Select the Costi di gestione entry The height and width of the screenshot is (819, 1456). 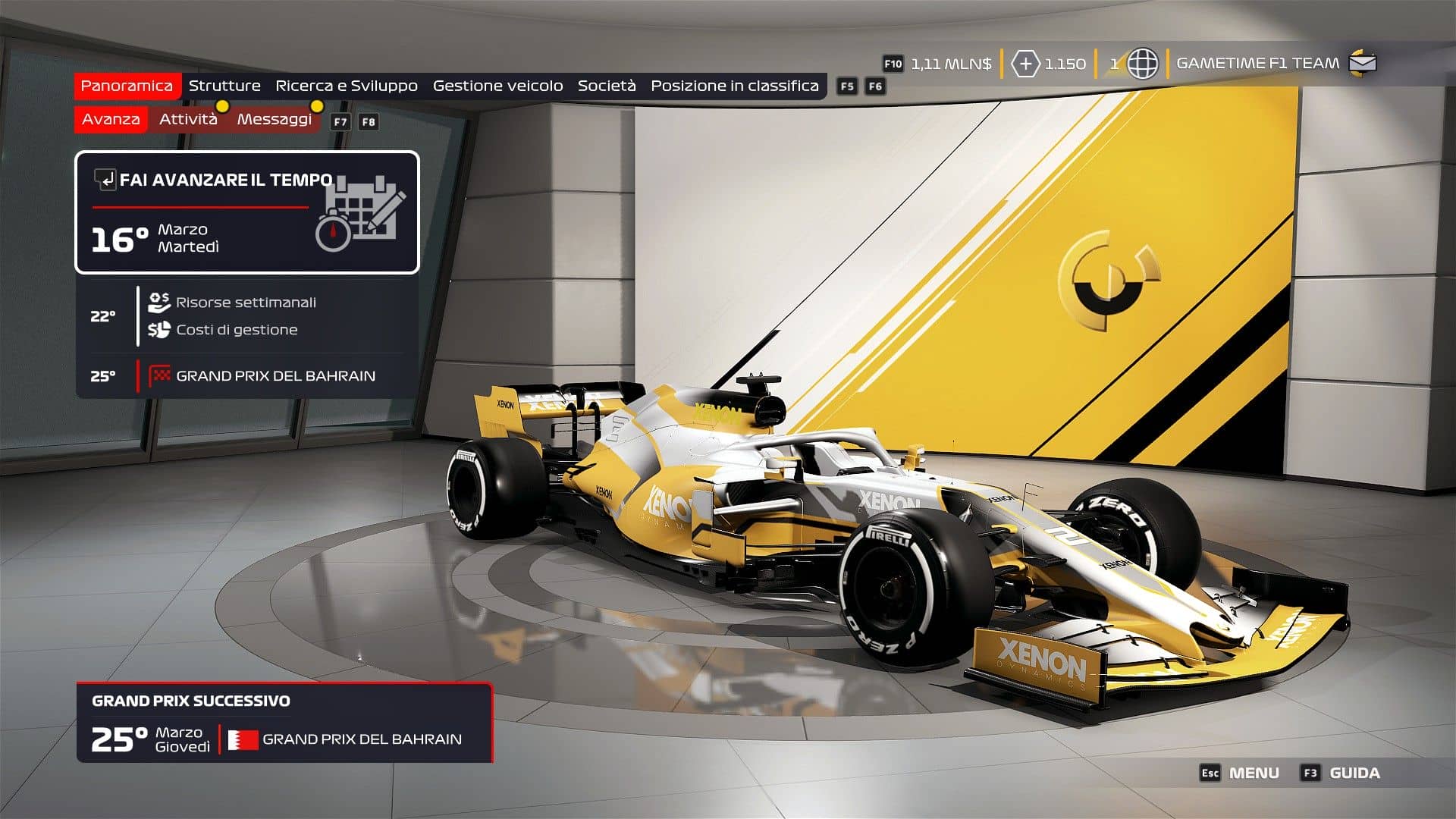point(237,330)
